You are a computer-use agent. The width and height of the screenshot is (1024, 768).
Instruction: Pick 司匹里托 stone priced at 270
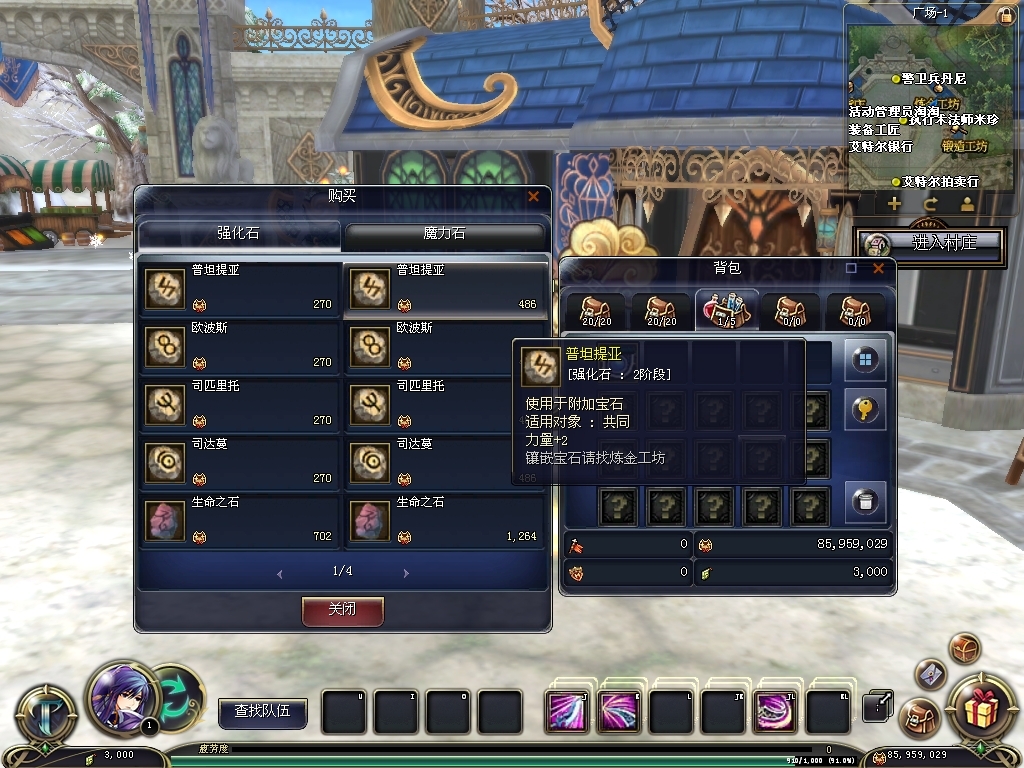pyautogui.click(x=239, y=404)
